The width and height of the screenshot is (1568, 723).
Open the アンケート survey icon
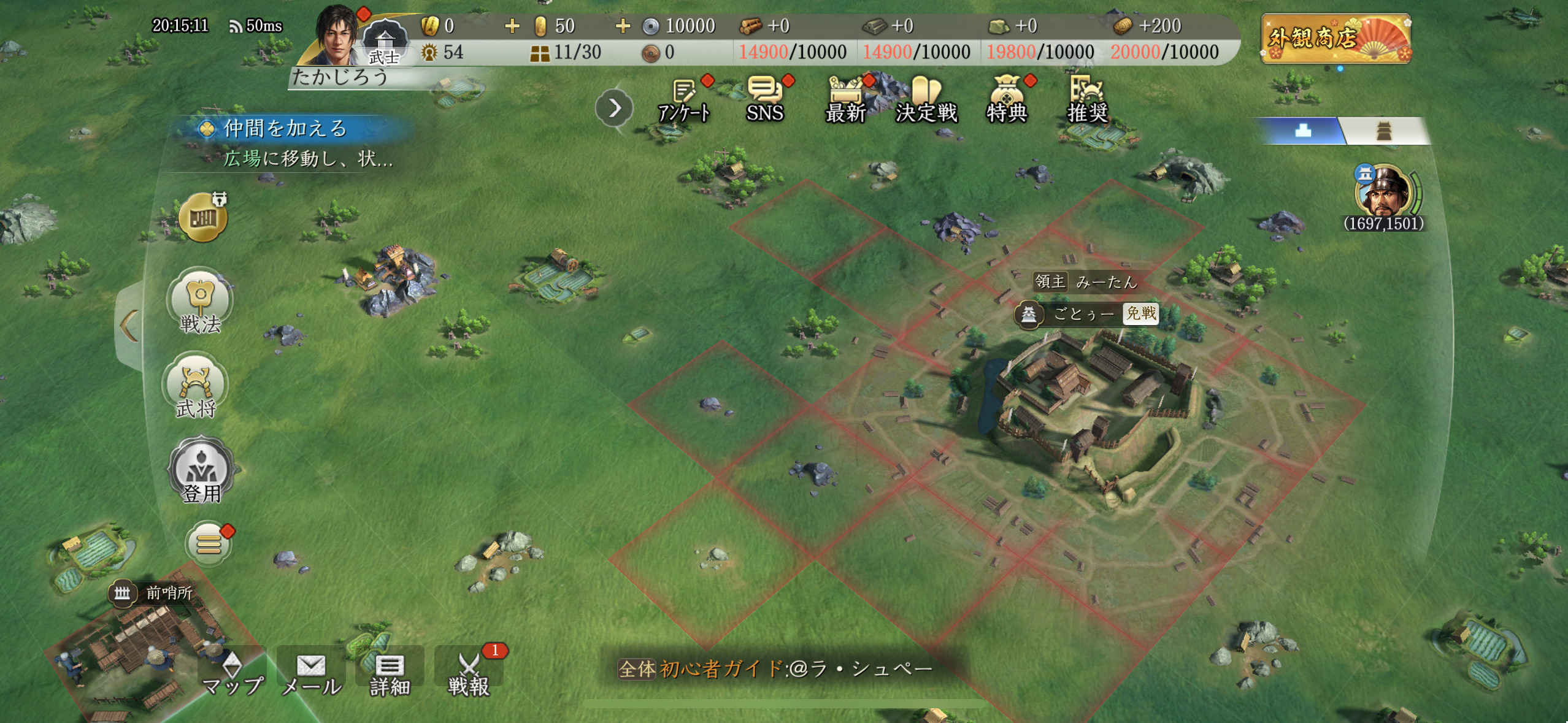685,99
